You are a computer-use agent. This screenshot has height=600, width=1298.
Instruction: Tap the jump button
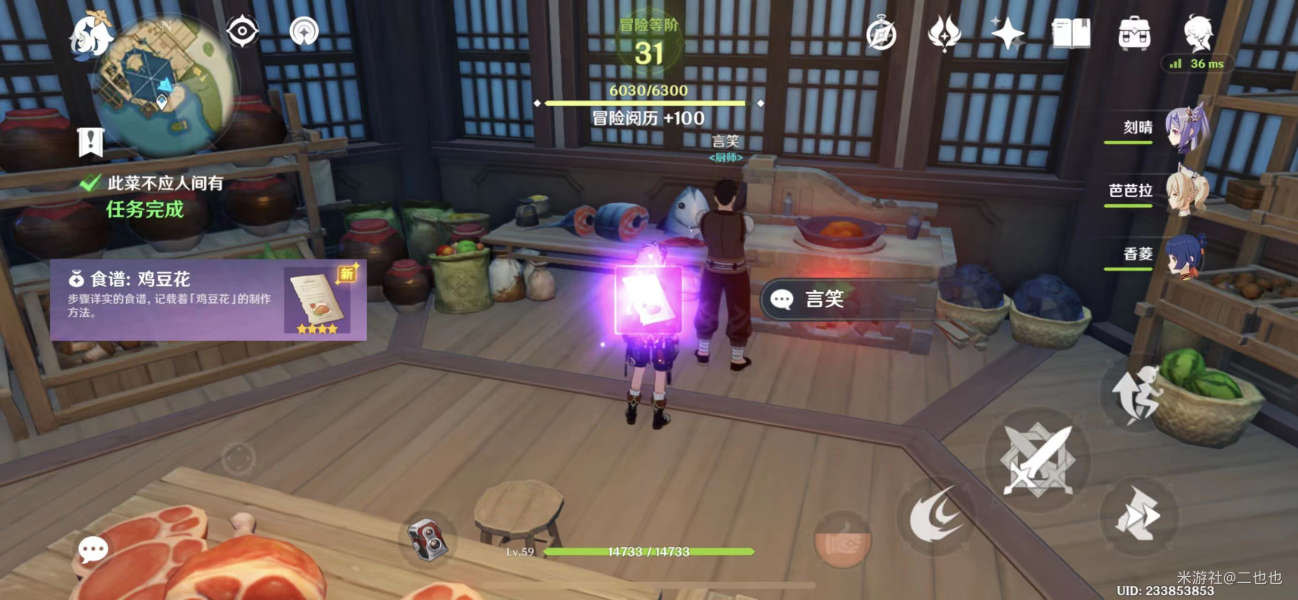pyautogui.click(x=1138, y=395)
